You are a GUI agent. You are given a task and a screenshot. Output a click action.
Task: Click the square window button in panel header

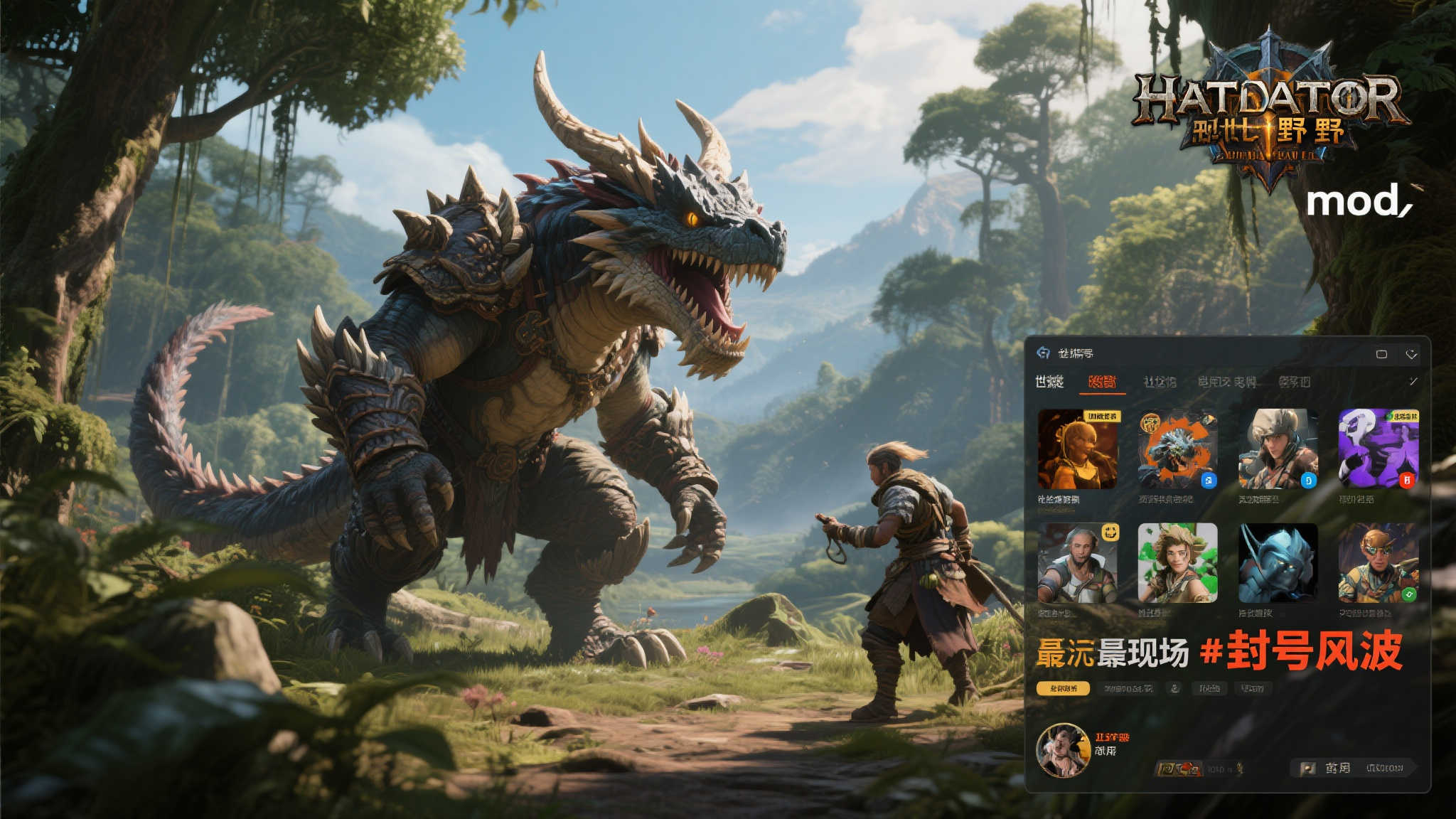(x=1381, y=354)
